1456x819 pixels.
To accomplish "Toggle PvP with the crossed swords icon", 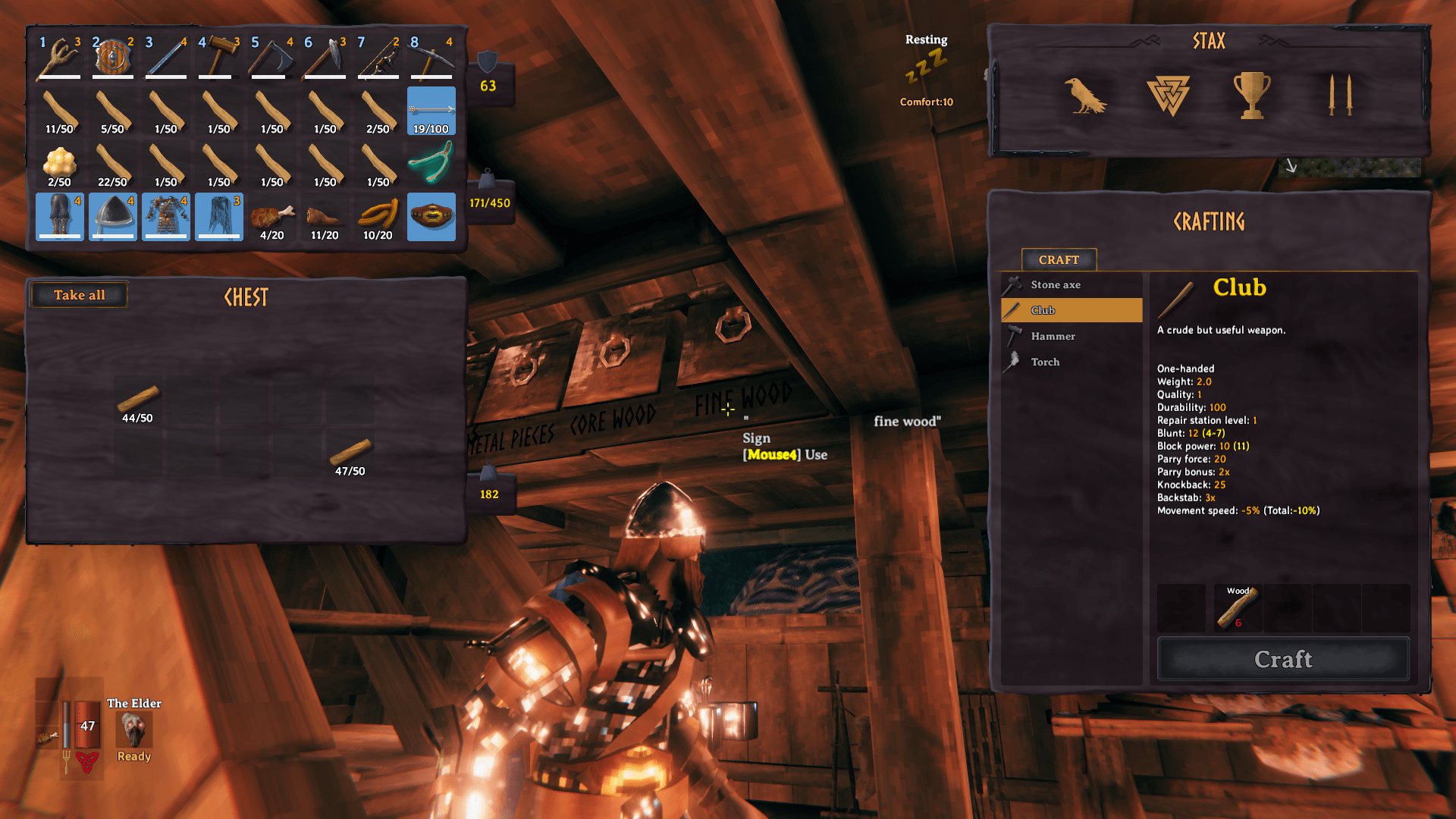I will tap(1338, 96).
